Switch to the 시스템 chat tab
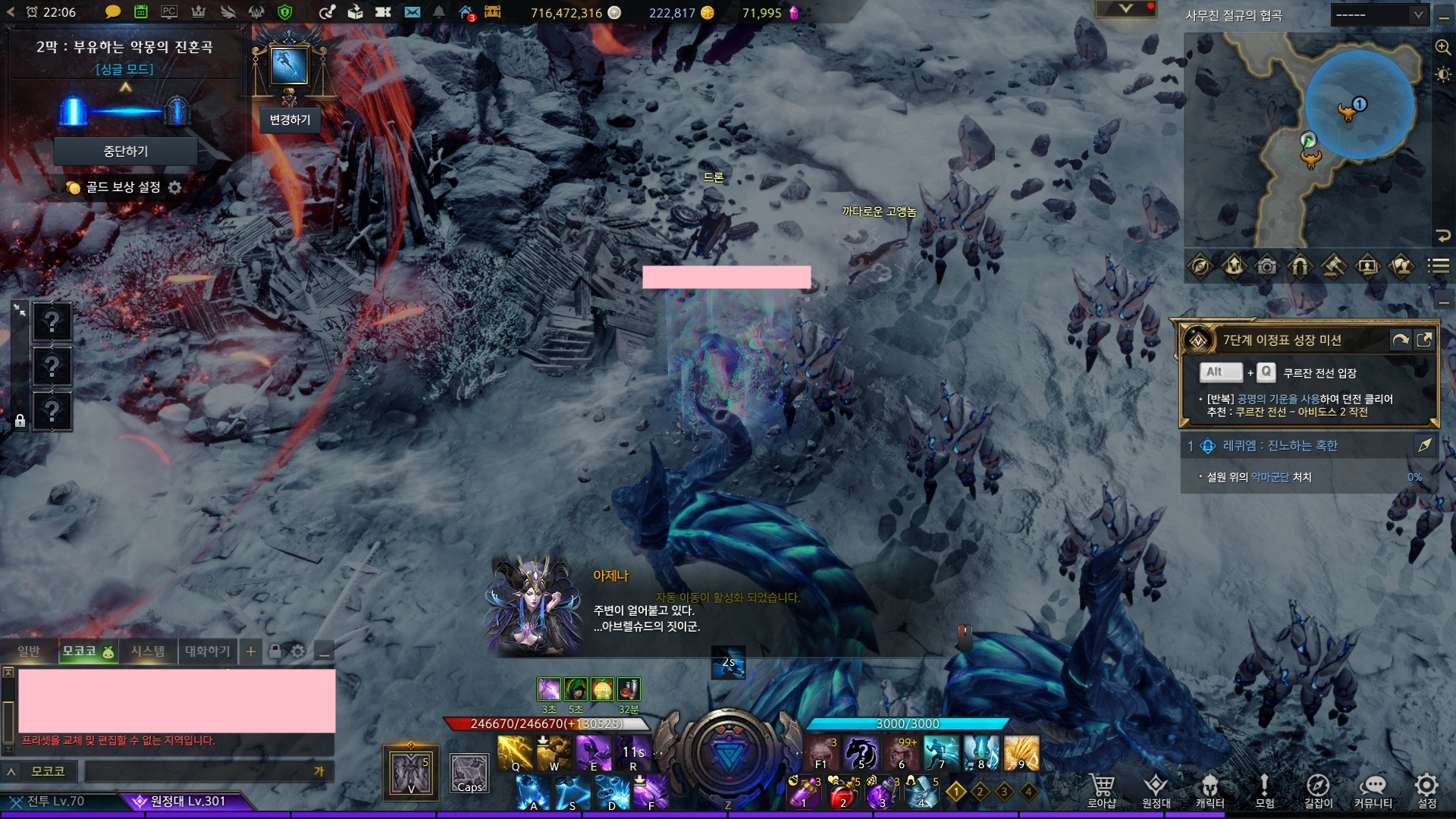 [148, 651]
